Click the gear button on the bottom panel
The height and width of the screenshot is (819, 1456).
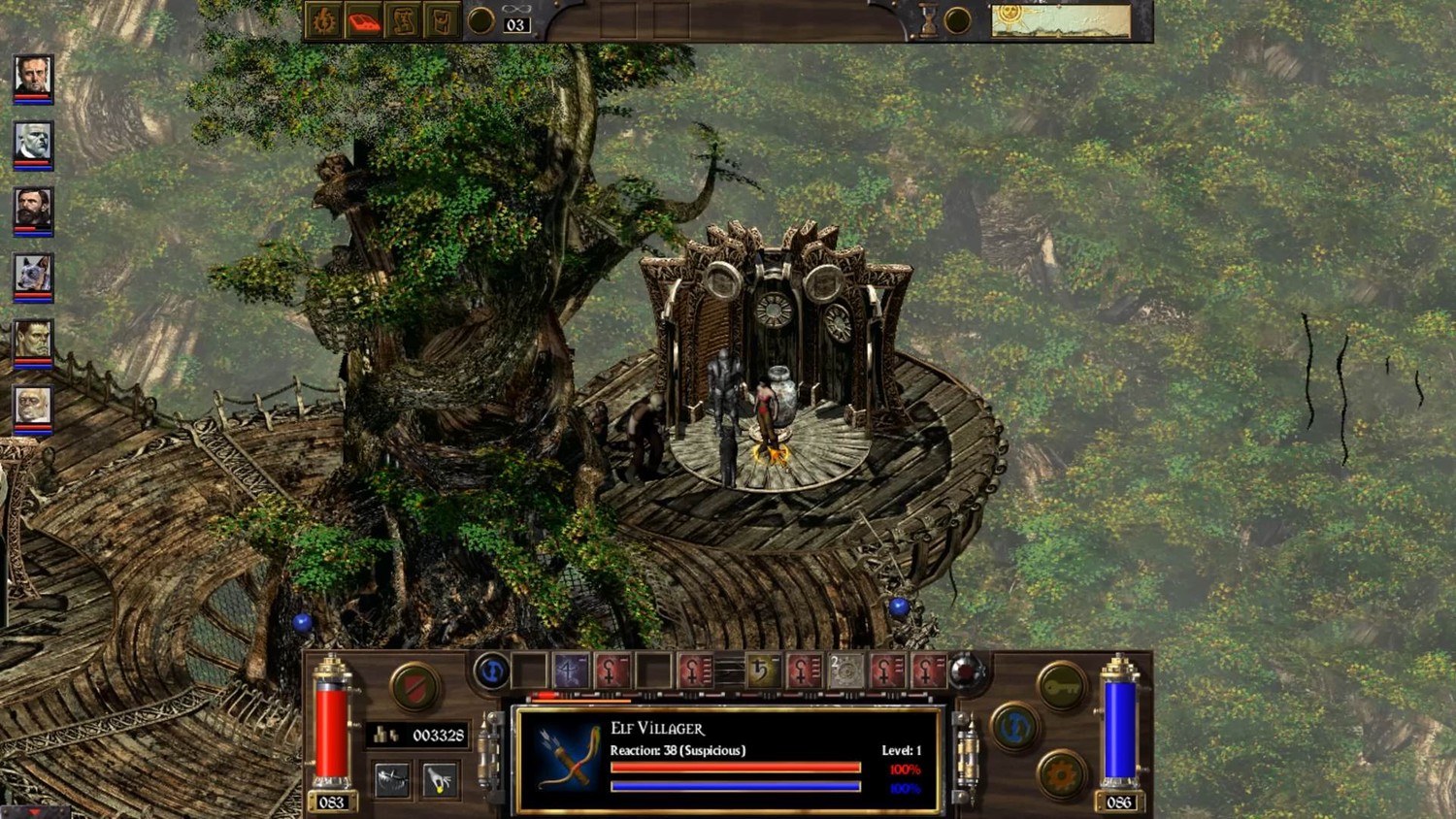point(1061,774)
